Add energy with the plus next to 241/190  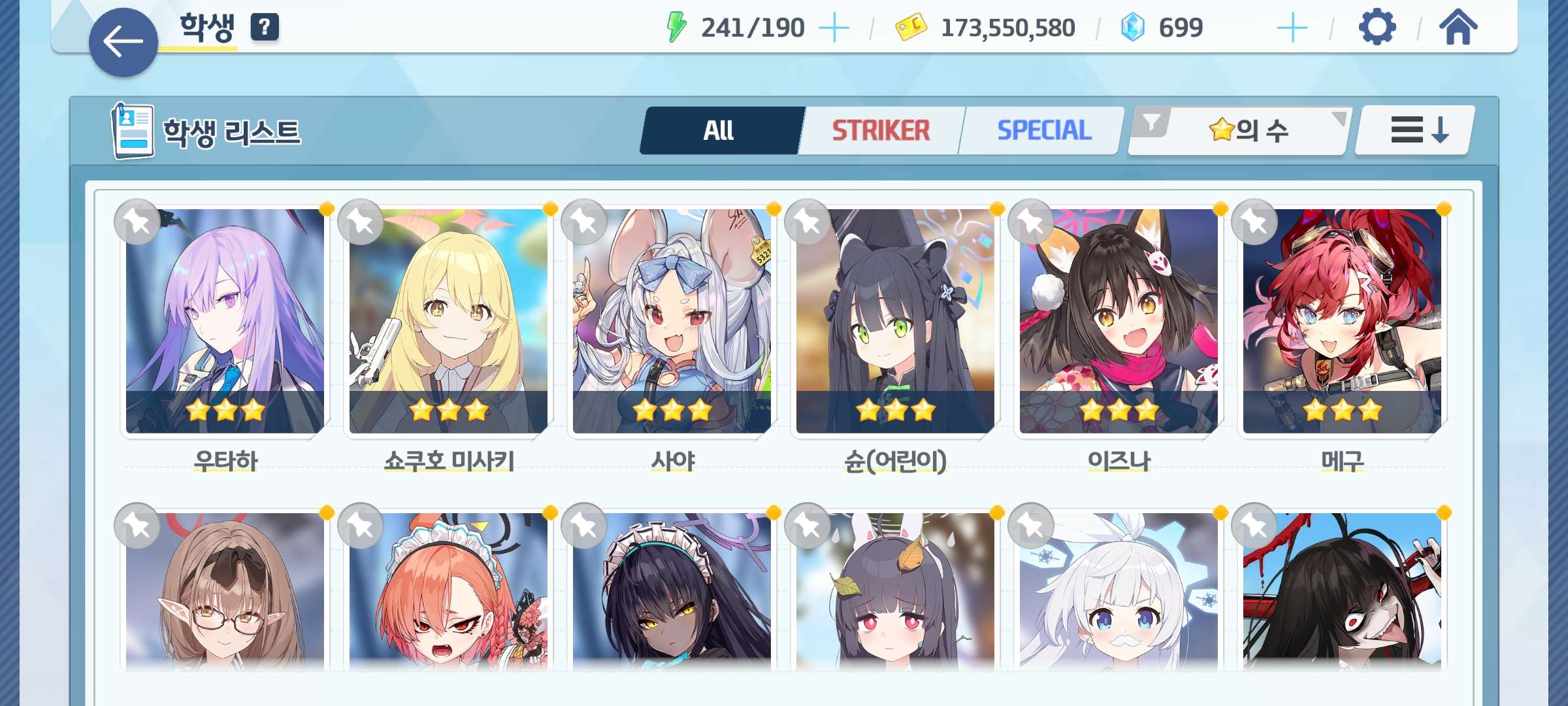click(834, 28)
